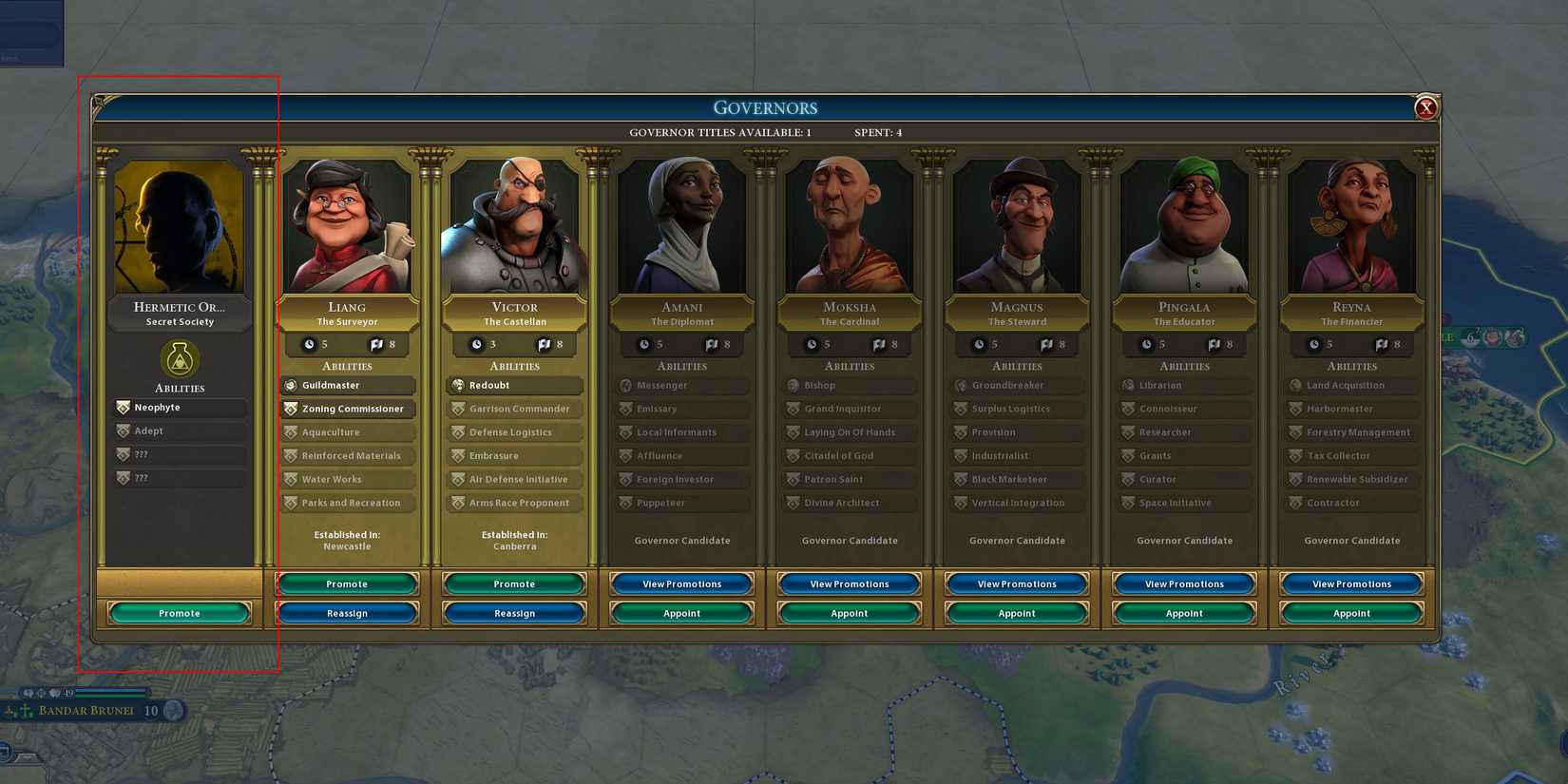Toggle Moksha's Bishop ability entry

849,385
